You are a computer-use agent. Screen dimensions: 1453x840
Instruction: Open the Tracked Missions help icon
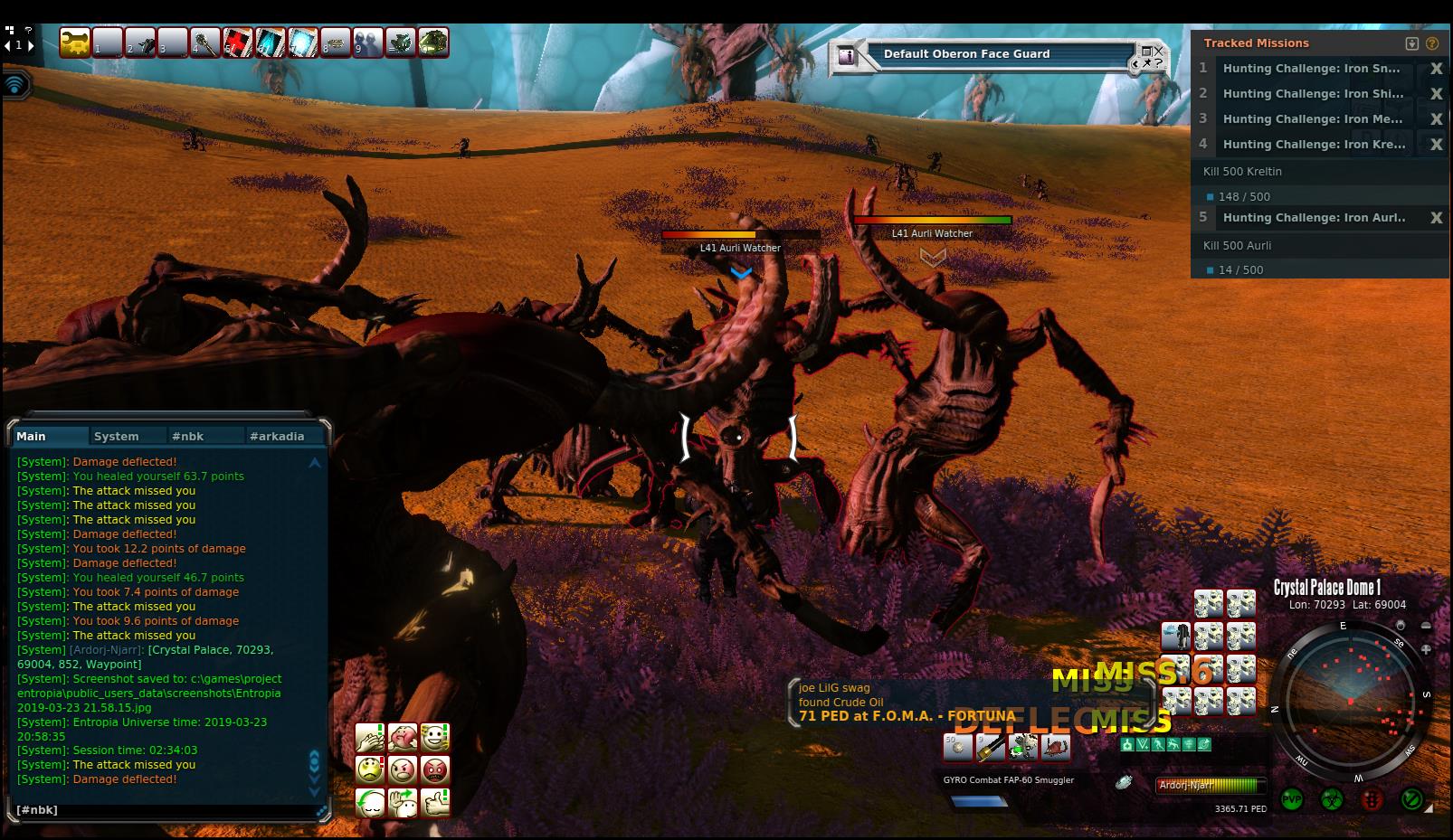(x=1432, y=43)
